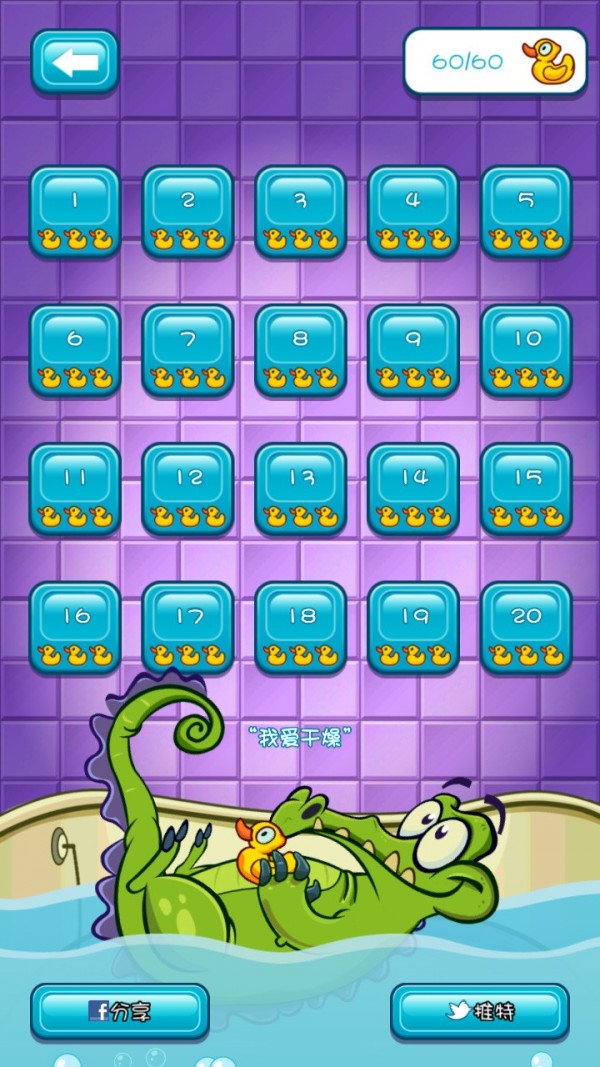Choose level 11
The width and height of the screenshot is (600, 1067).
(75, 489)
